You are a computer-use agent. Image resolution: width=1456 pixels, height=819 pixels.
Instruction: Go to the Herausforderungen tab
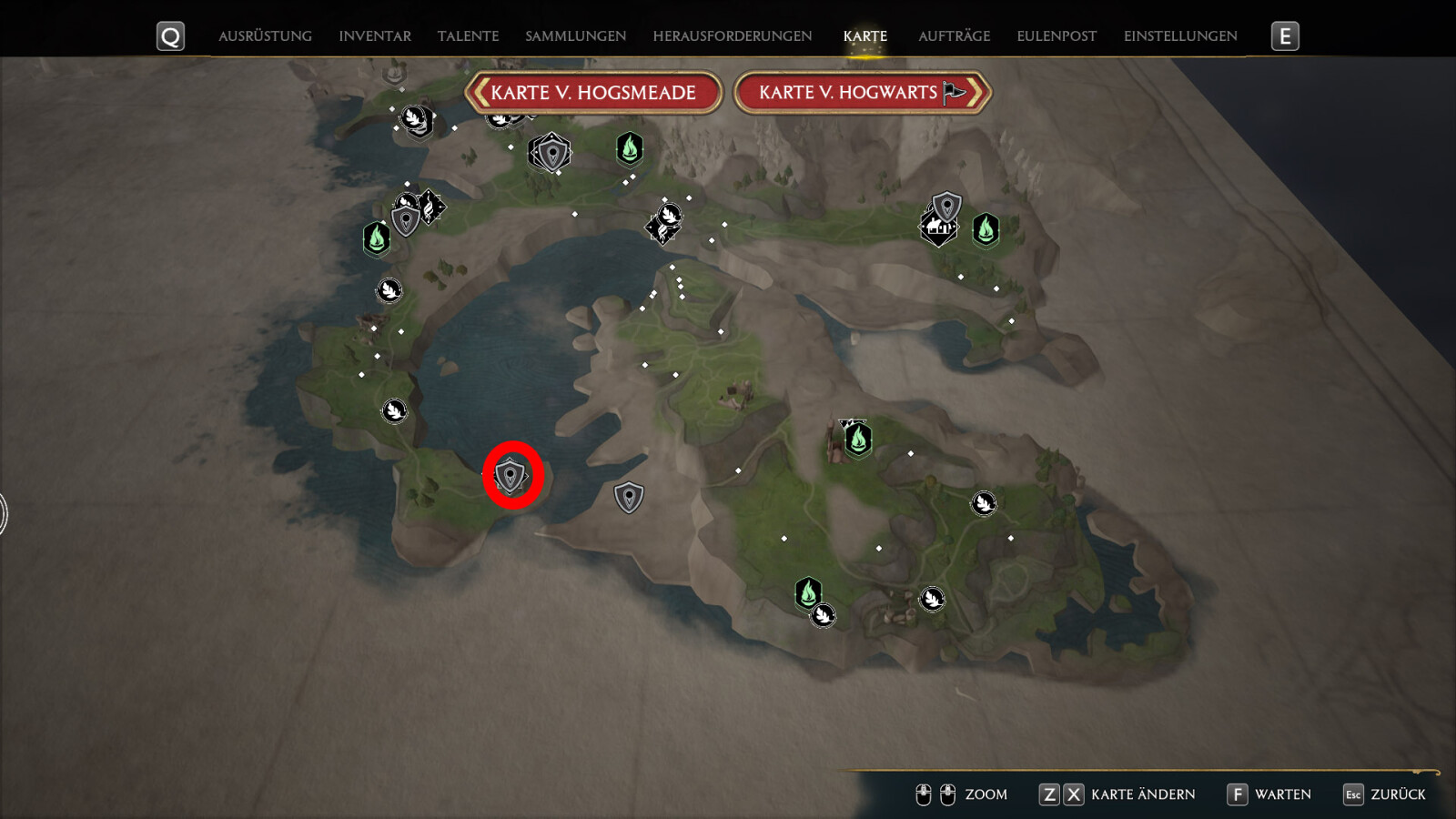(732, 36)
